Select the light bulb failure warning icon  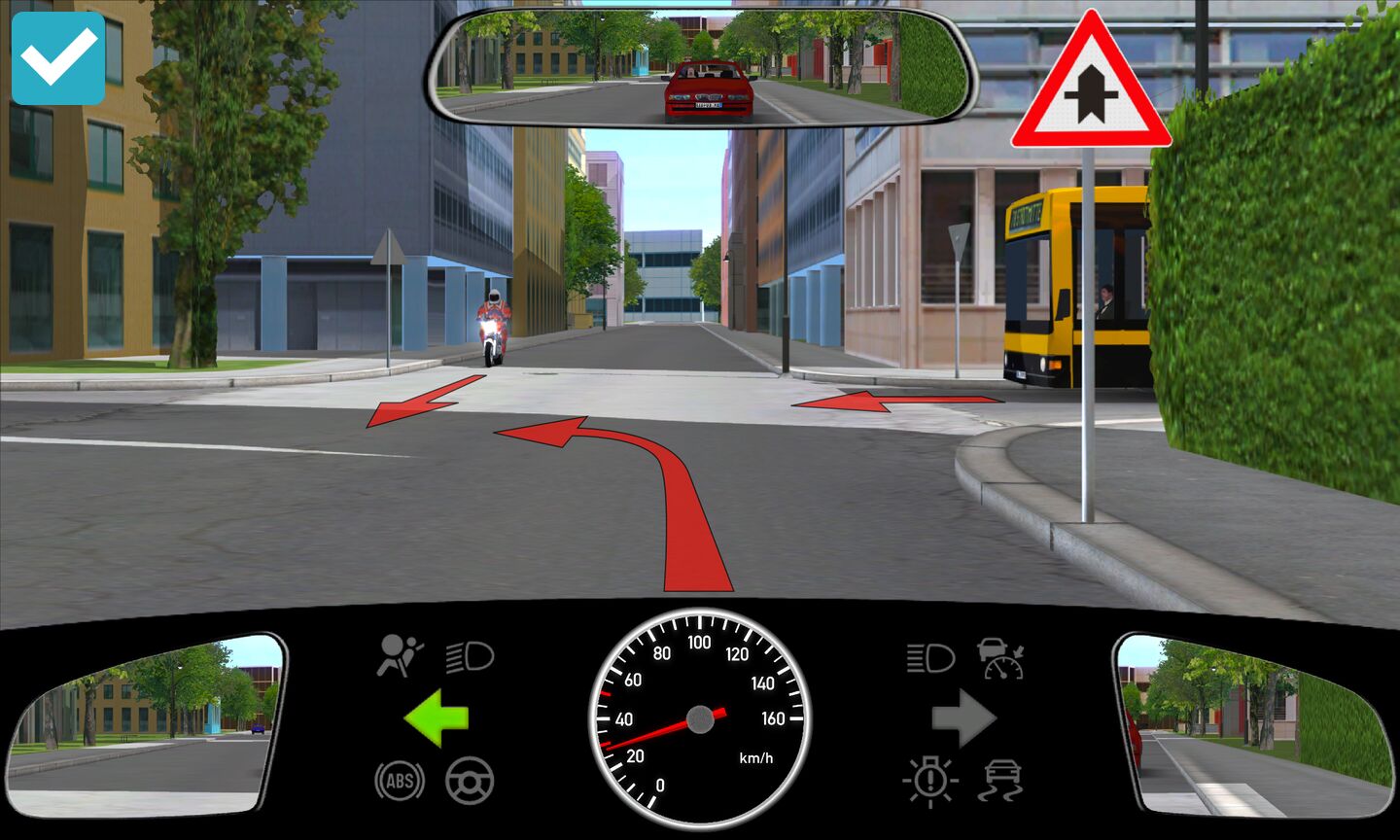[930, 781]
